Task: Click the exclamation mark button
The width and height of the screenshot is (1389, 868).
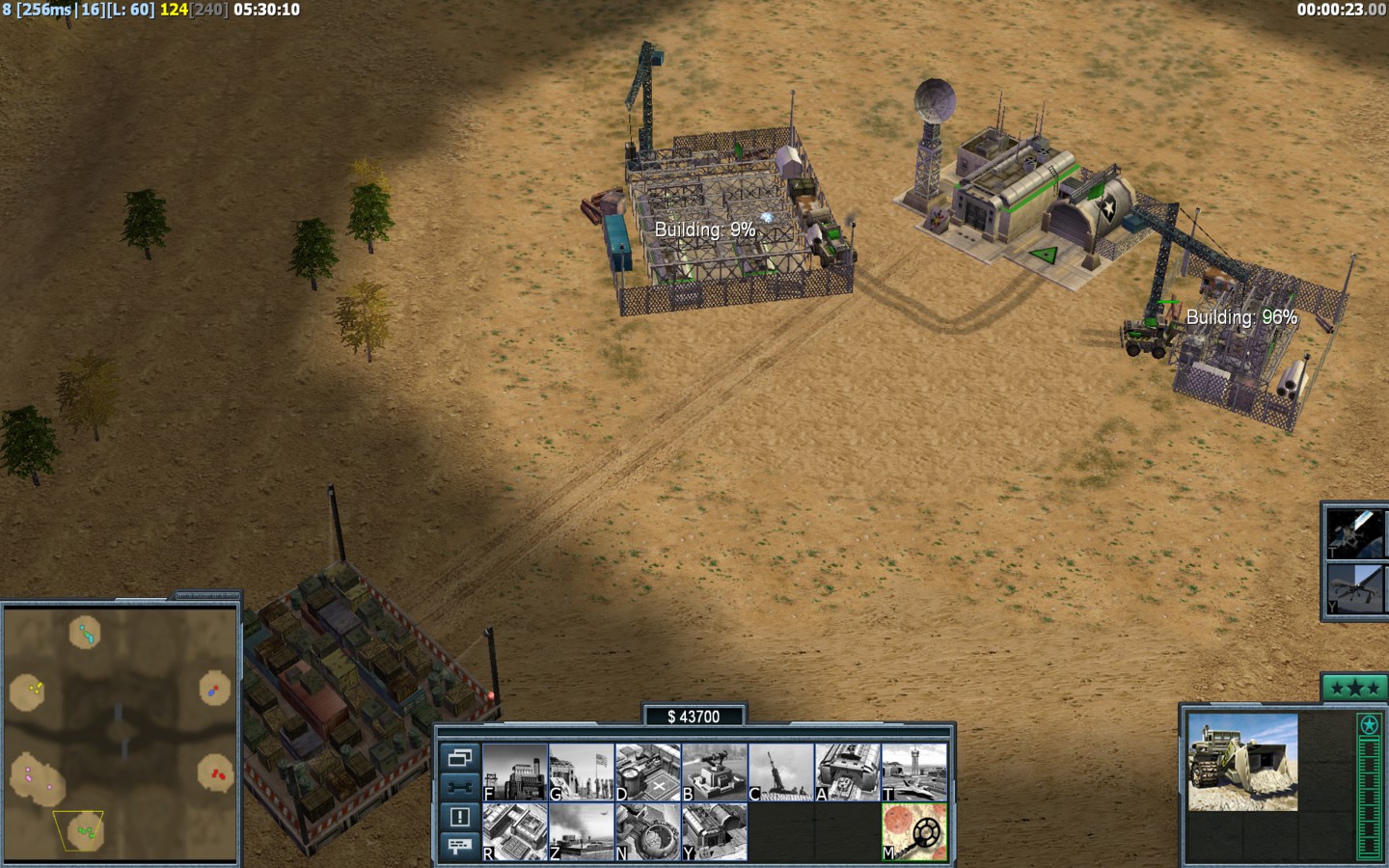Action: (459, 817)
